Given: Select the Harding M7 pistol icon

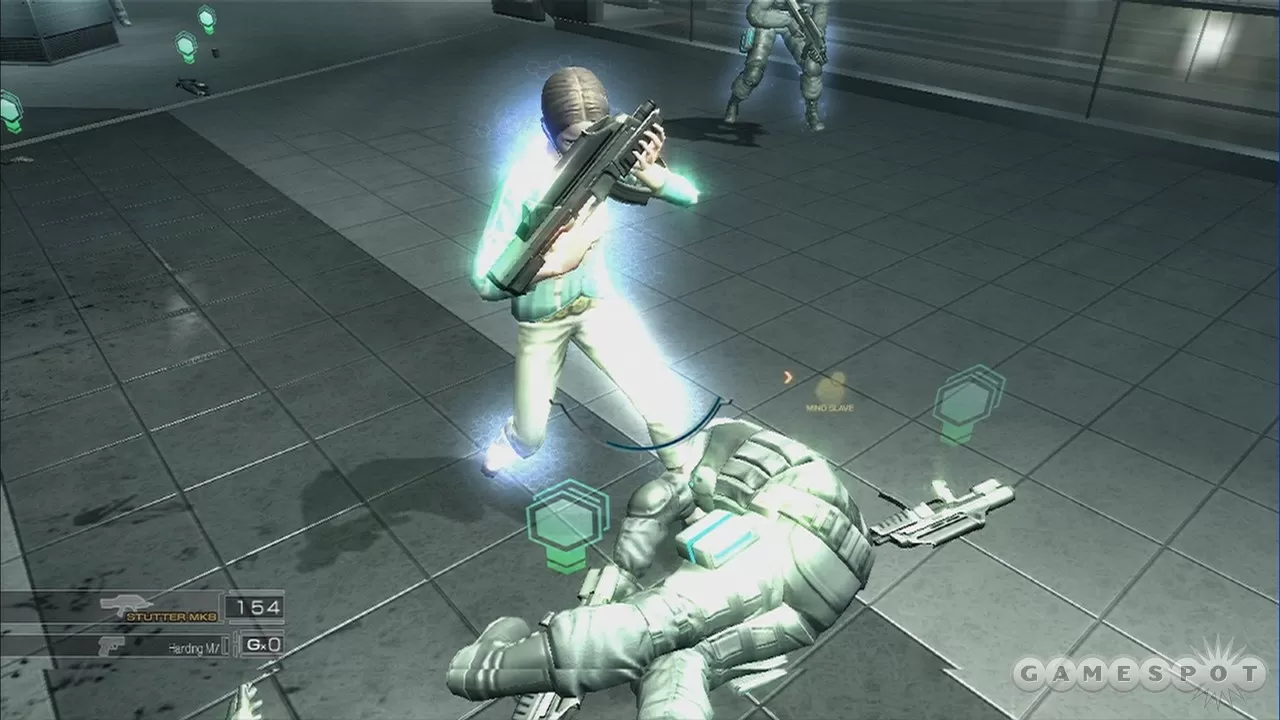Looking at the screenshot, I should pos(112,644).
